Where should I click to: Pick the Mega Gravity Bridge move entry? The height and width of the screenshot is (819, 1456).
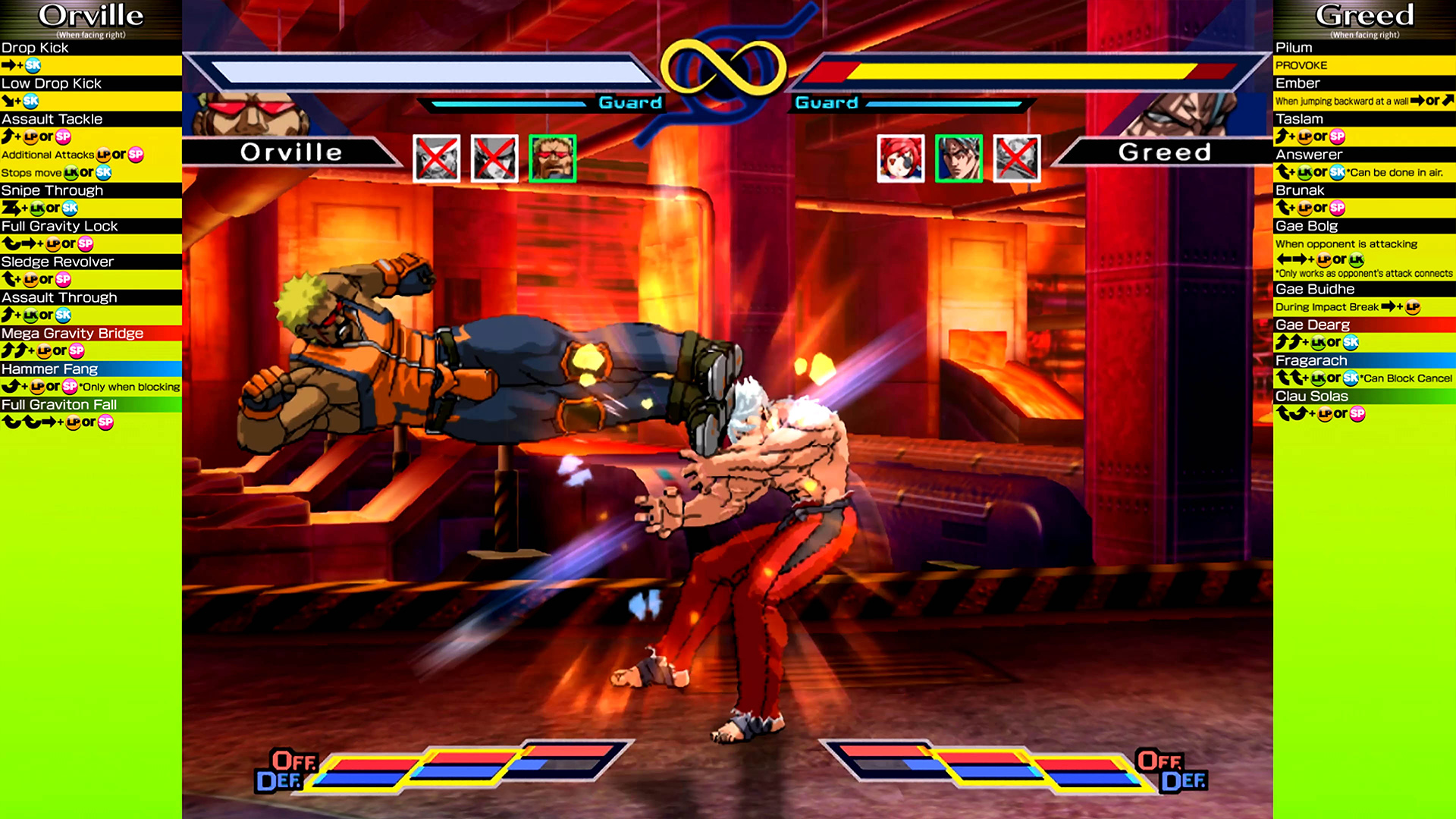click(72, 333)
